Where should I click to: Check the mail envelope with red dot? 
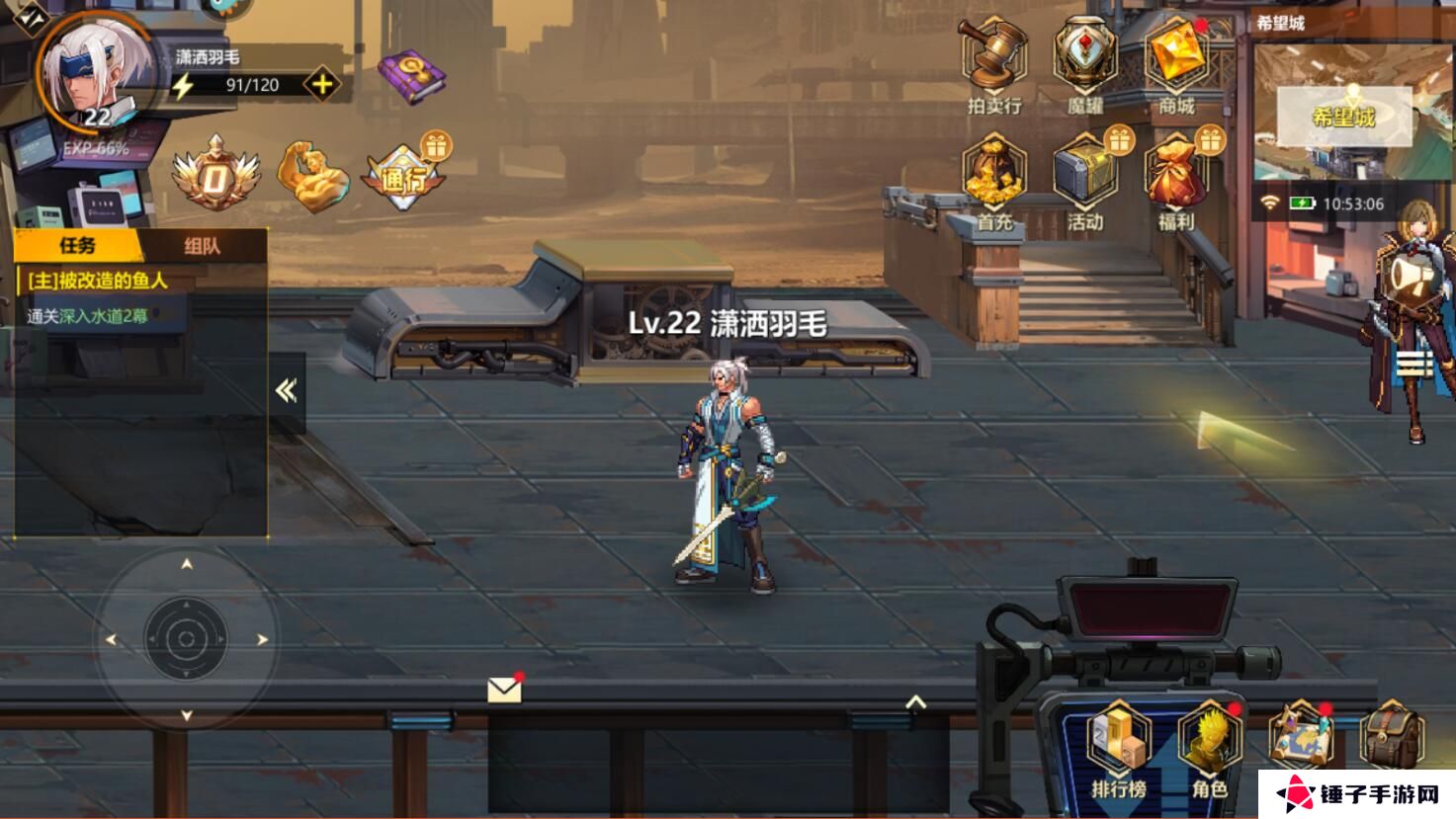(503, 687)
